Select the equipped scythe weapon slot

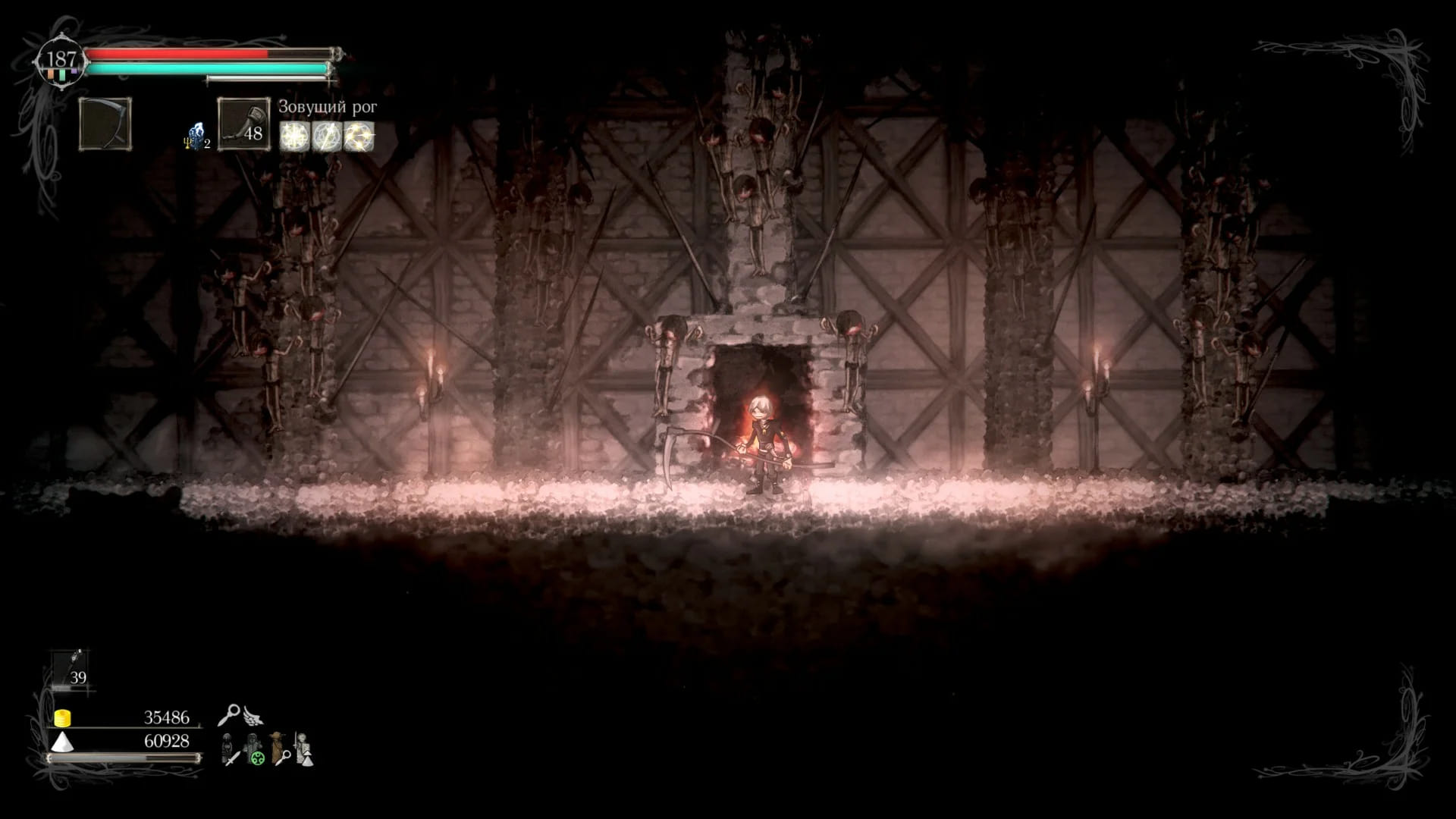(x=105, y=124)
